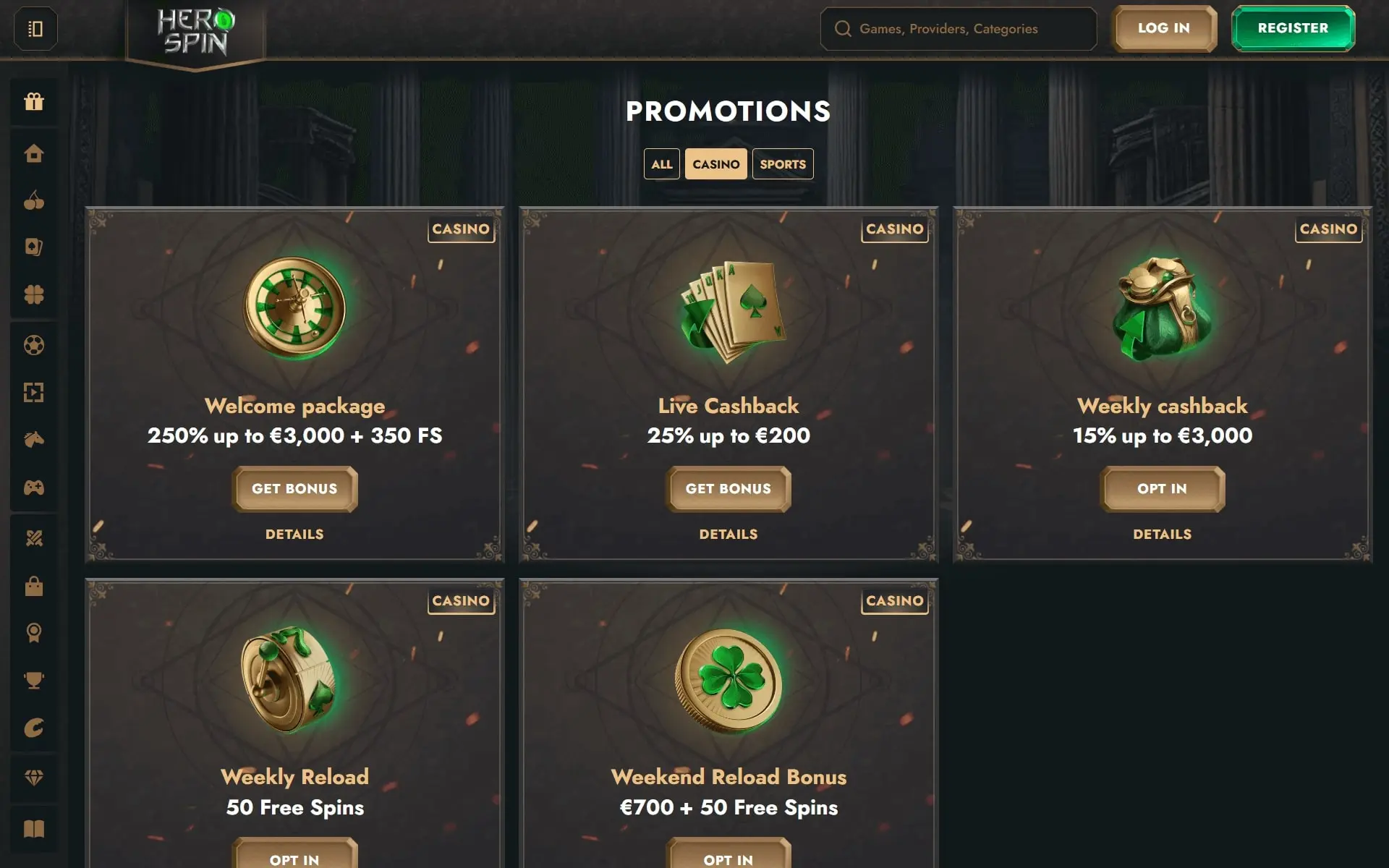1389x868 pixels.
Task: Collapse the sidebar menu toggle
Action: coord(35,29)
